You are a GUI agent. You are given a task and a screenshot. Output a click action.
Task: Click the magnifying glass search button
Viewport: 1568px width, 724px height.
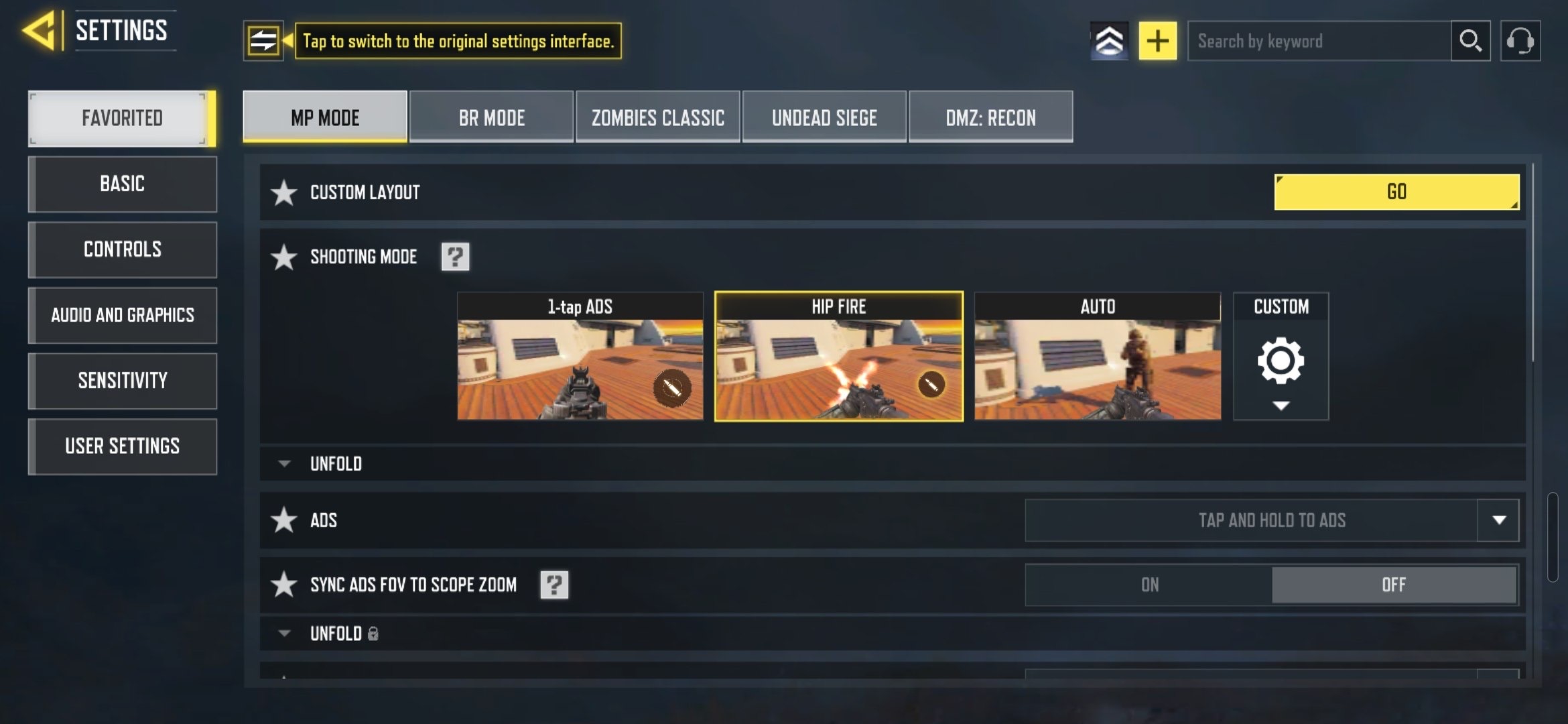[1470, 41]
